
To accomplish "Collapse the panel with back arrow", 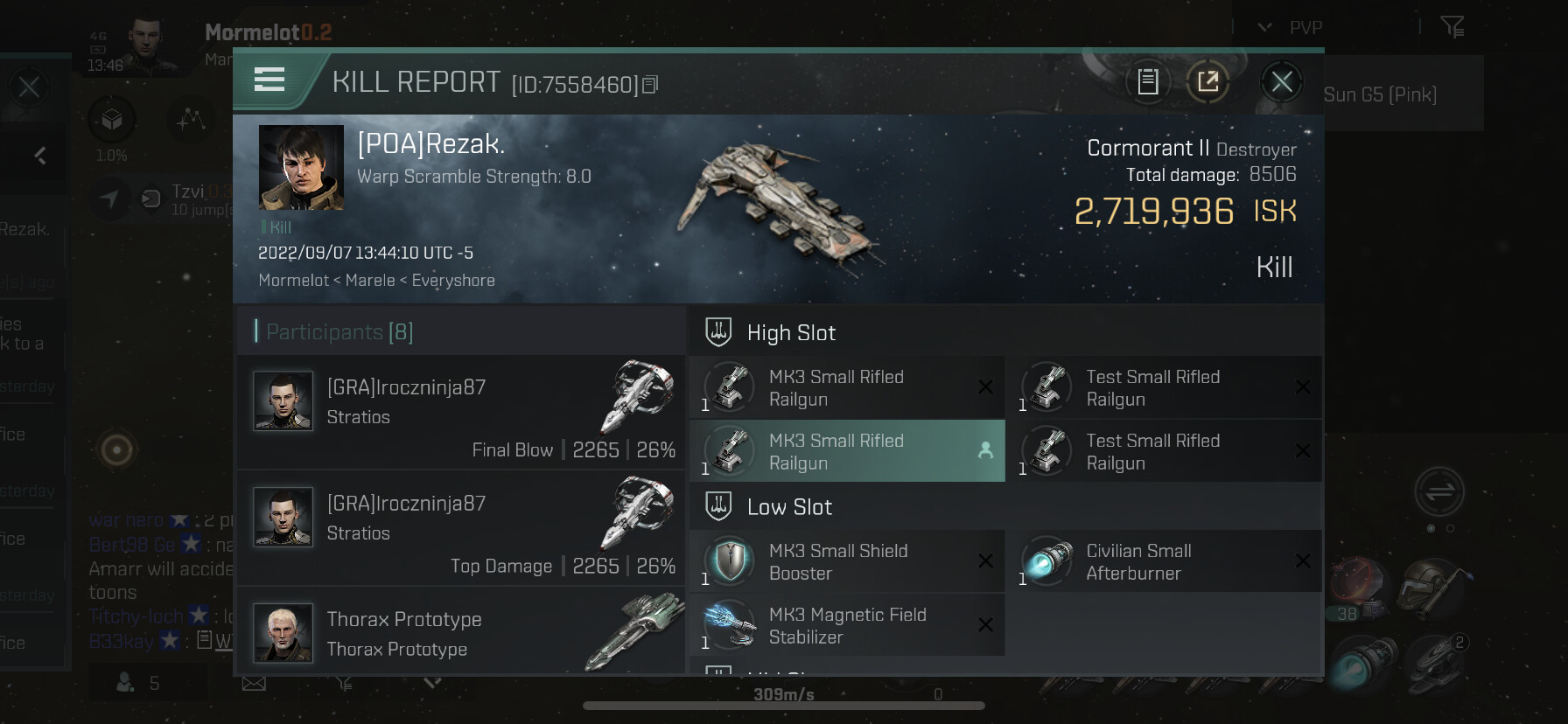I will pyautogui.click(x=40, y=157).
